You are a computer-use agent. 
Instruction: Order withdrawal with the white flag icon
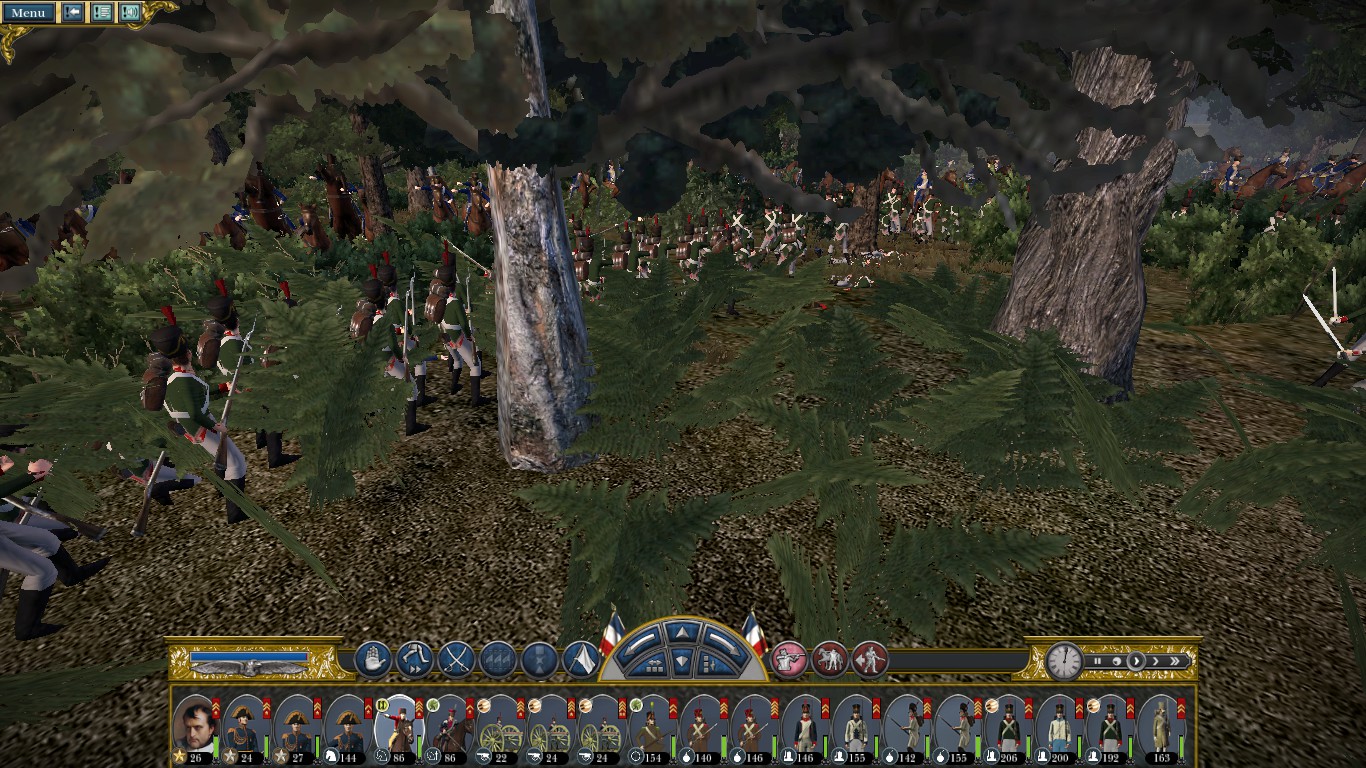581,660
